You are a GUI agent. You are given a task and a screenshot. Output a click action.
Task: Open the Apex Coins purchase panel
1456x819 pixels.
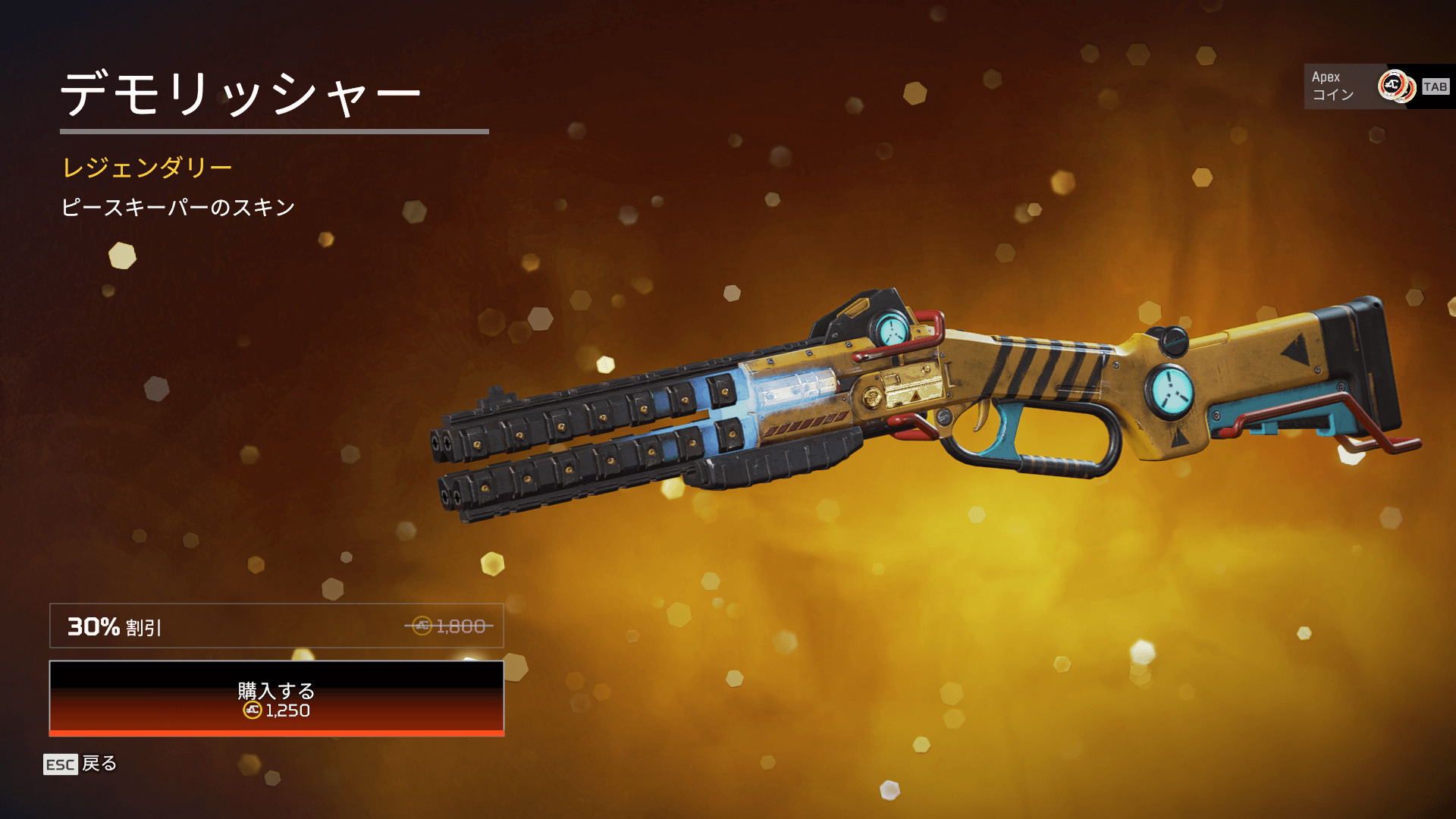click(x=1378, y=86)
